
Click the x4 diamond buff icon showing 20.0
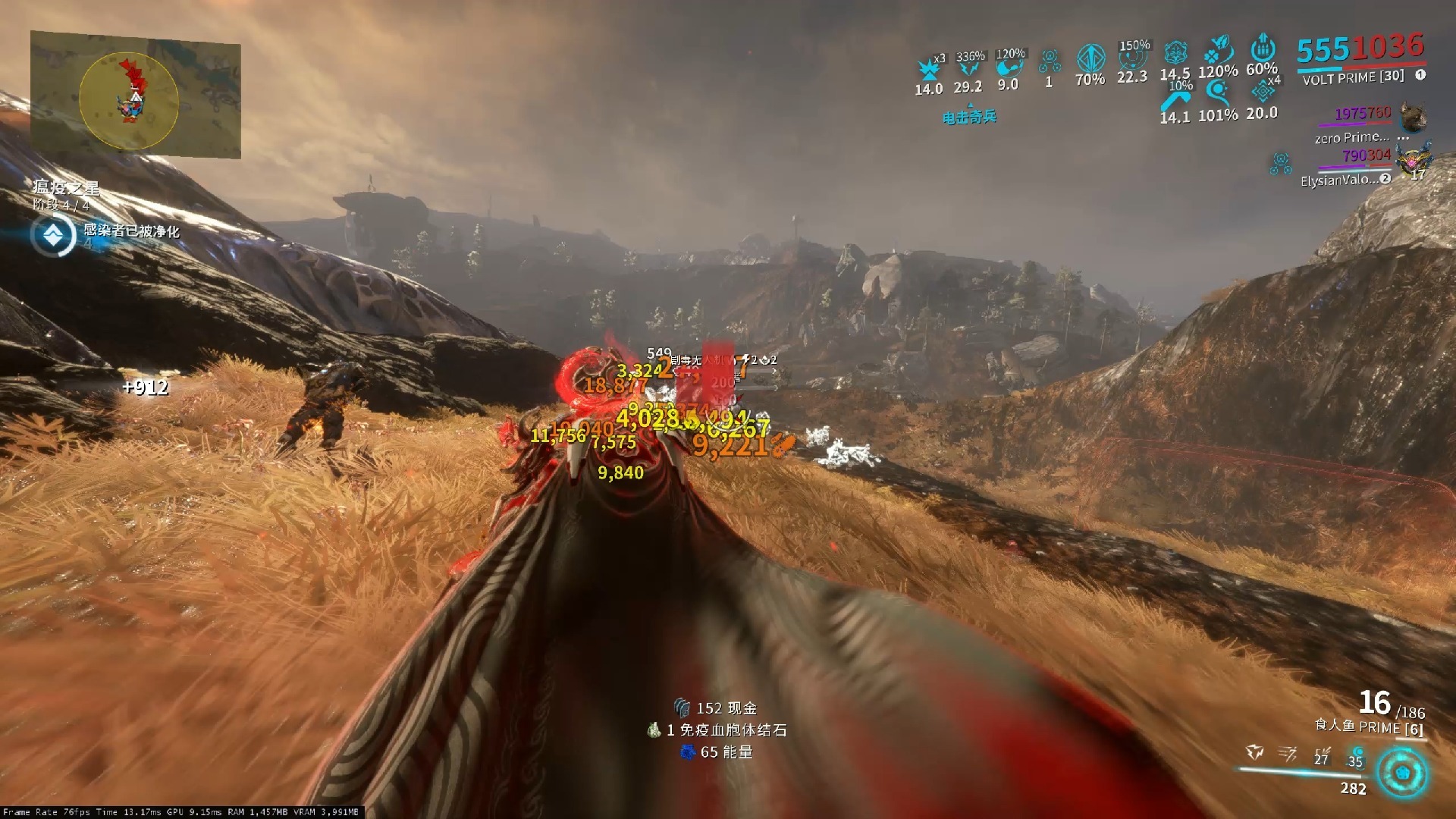[1263, 92]
